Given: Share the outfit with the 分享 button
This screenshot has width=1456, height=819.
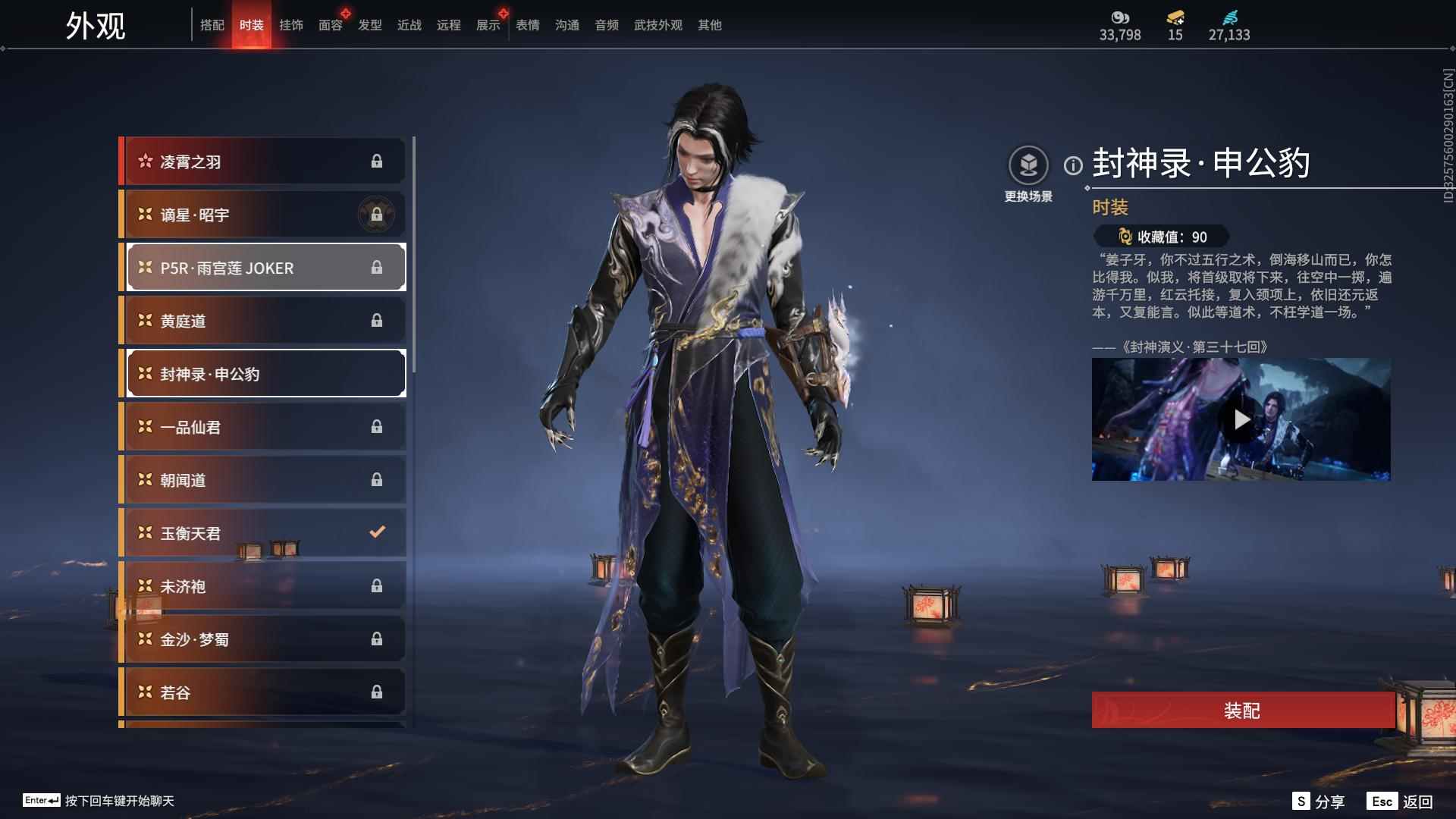Looking at the screenshot, I should pyautogui.click(x=1319, y=802).
